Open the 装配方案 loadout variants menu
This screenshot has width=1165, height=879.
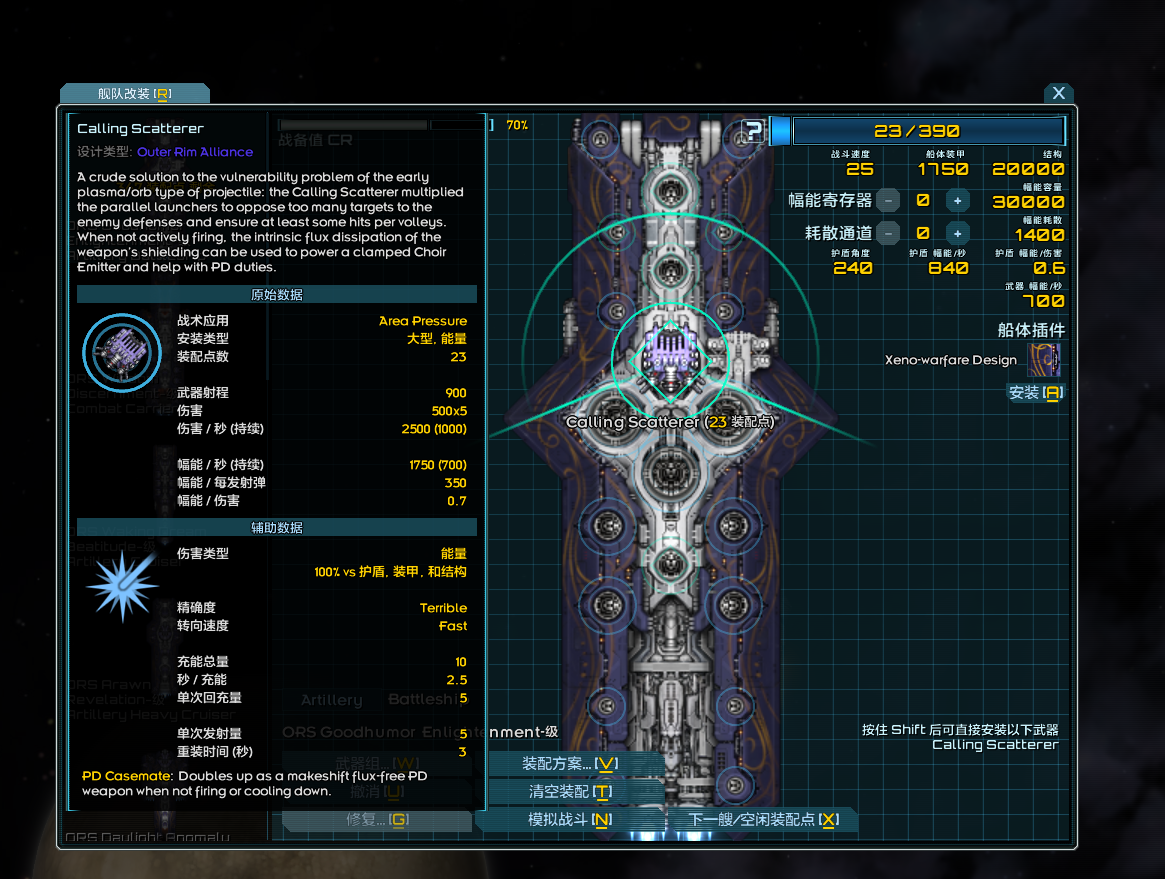pos(570,764)
